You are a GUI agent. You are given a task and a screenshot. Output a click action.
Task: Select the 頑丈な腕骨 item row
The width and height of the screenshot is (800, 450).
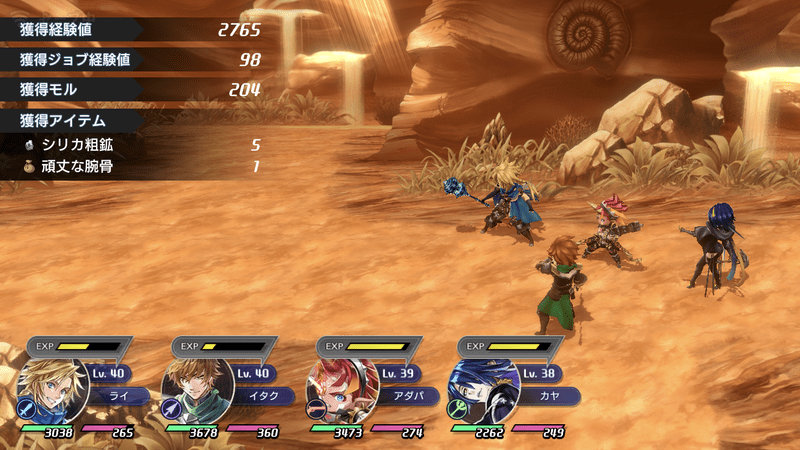point(140,166)
